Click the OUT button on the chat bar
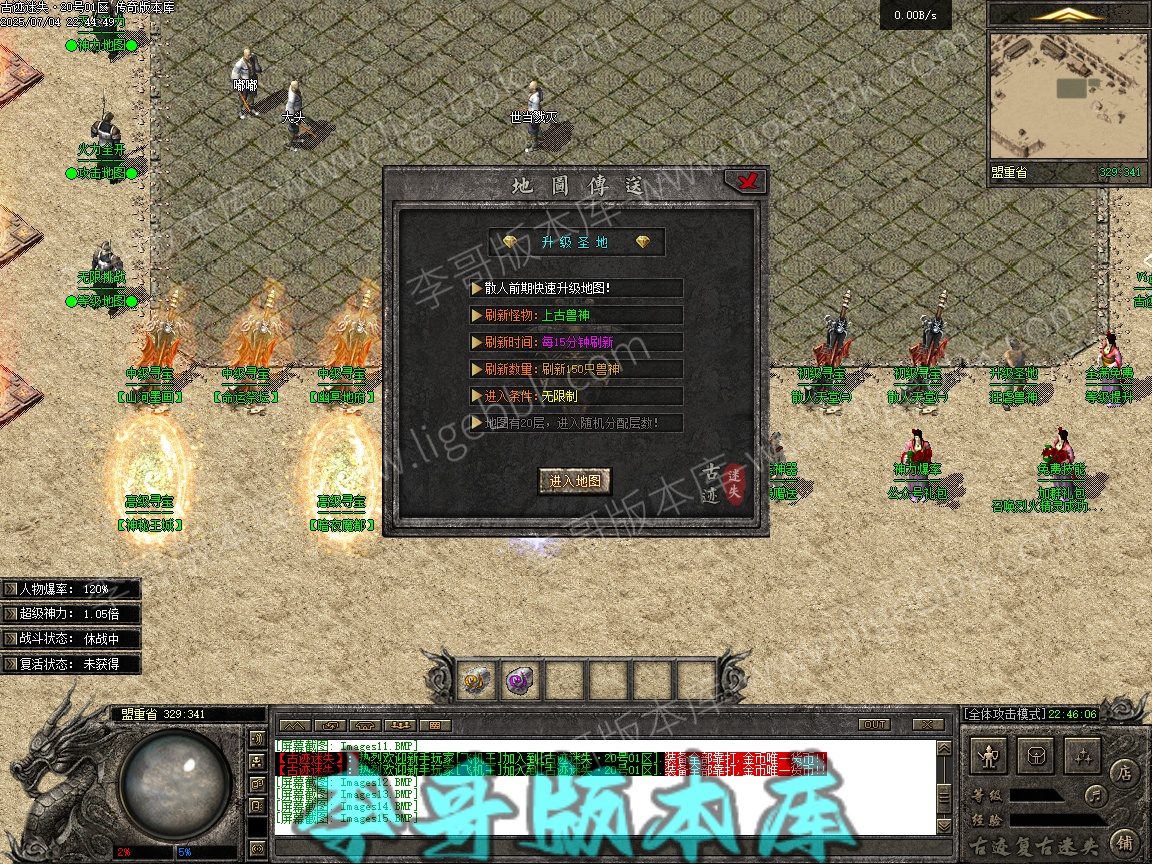The image size is (1152, 864). 874,725
